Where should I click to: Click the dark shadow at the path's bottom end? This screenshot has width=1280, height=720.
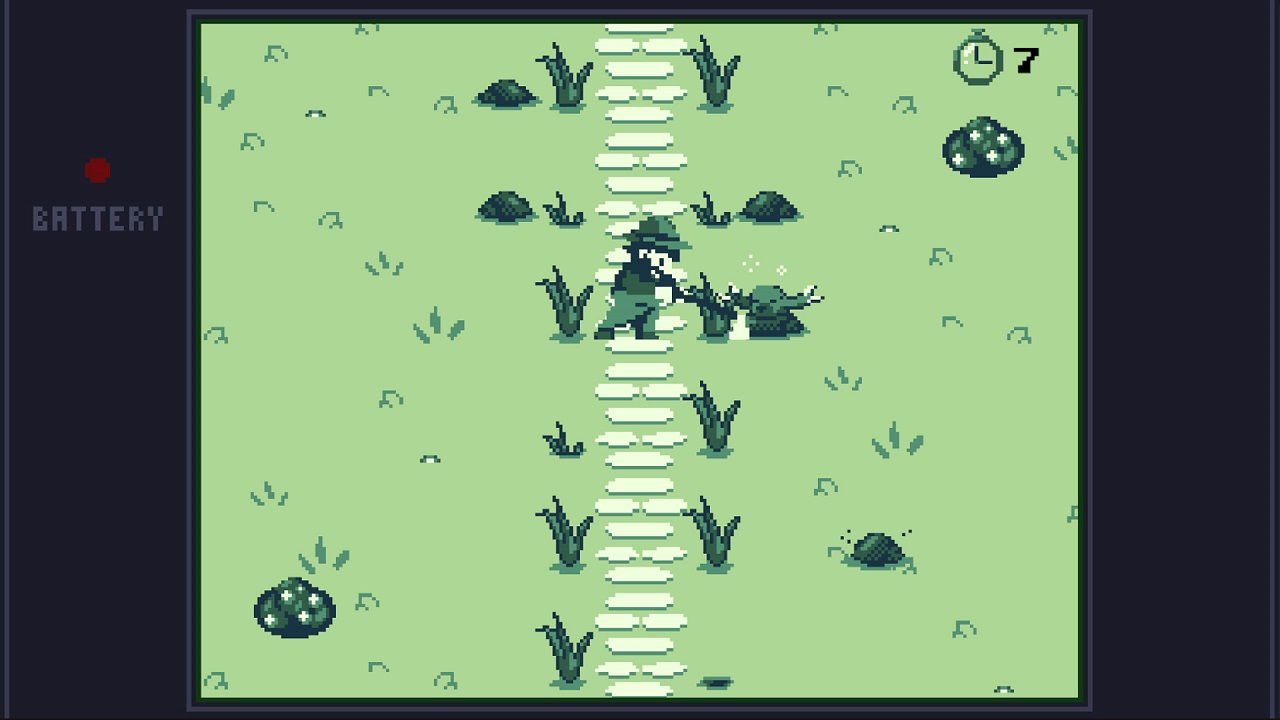[x=717, y=682]
